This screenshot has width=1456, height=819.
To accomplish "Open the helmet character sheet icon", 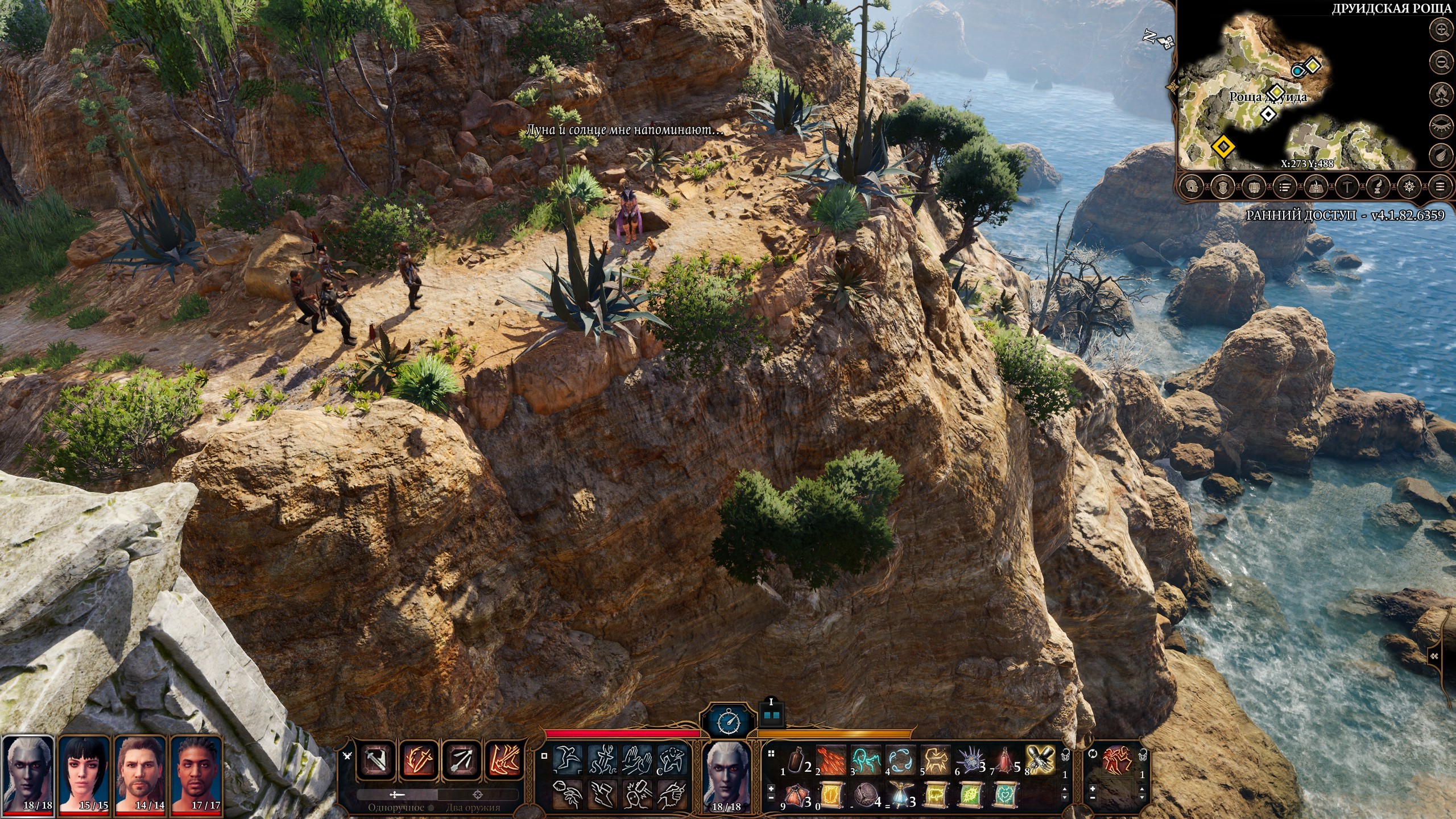I will pos(1192,186).
